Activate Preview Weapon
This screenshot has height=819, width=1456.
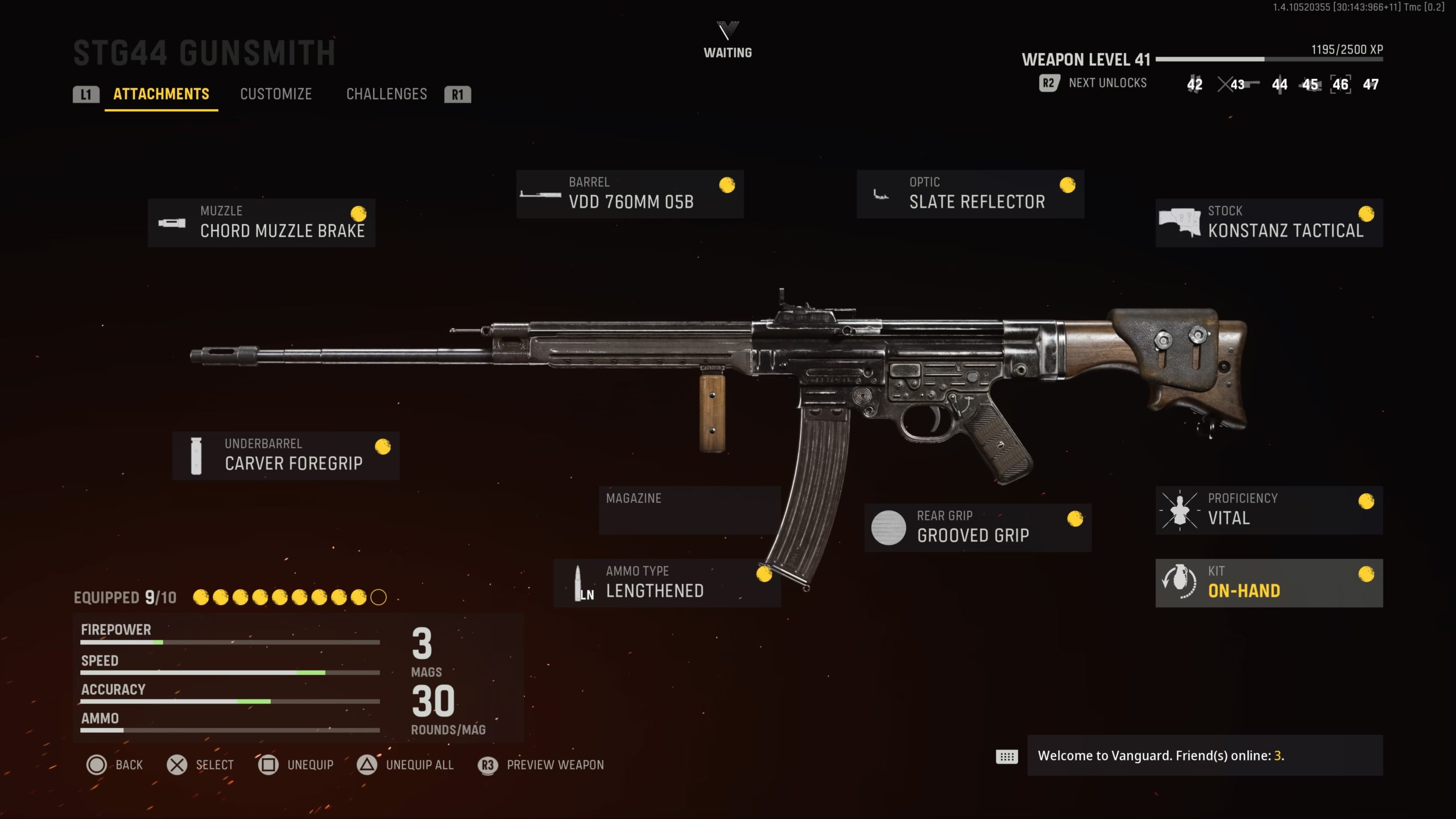(x=541, y=765)
